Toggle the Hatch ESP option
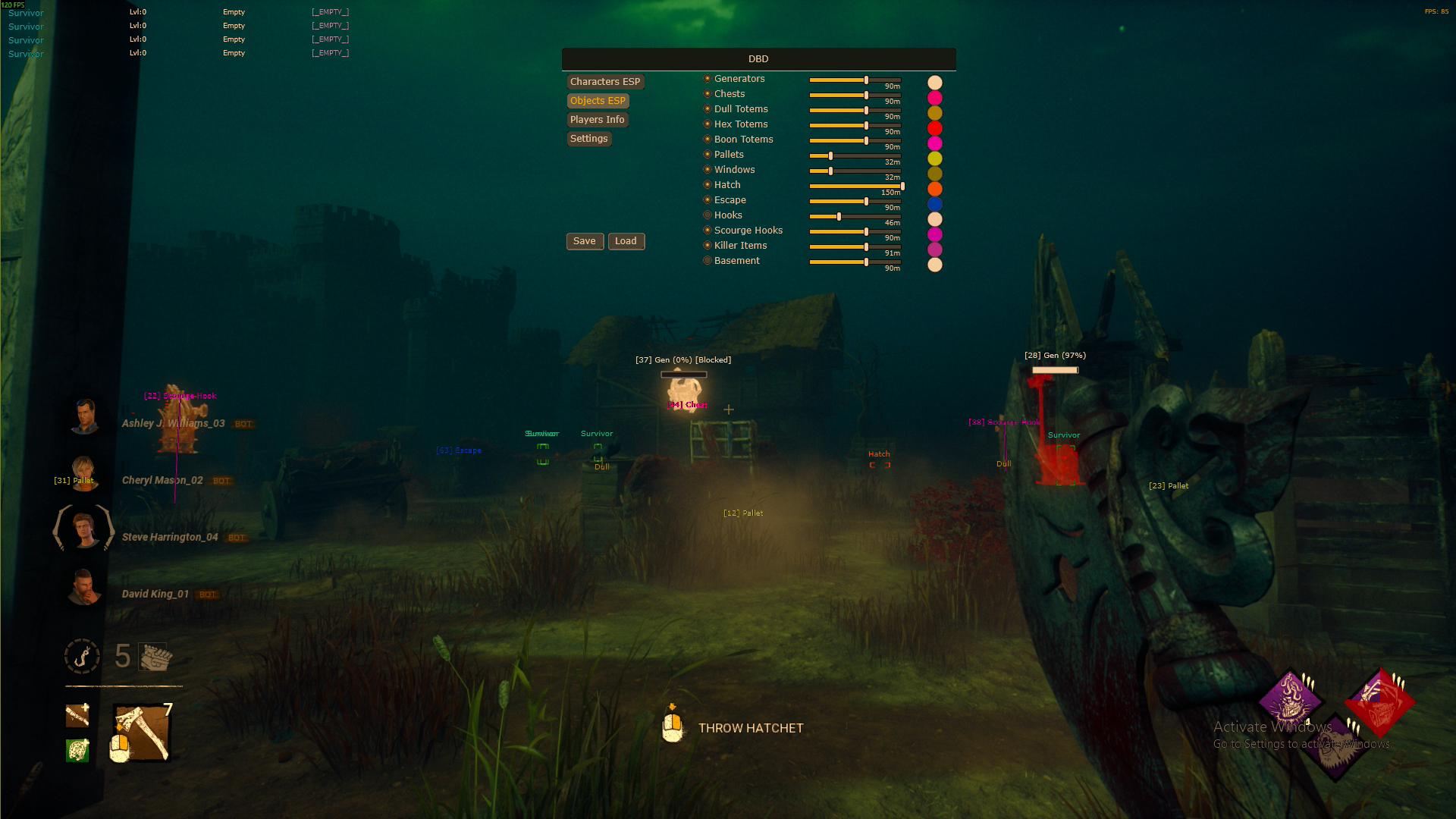This screenshot has width=1456, height=819. [708, 185]
